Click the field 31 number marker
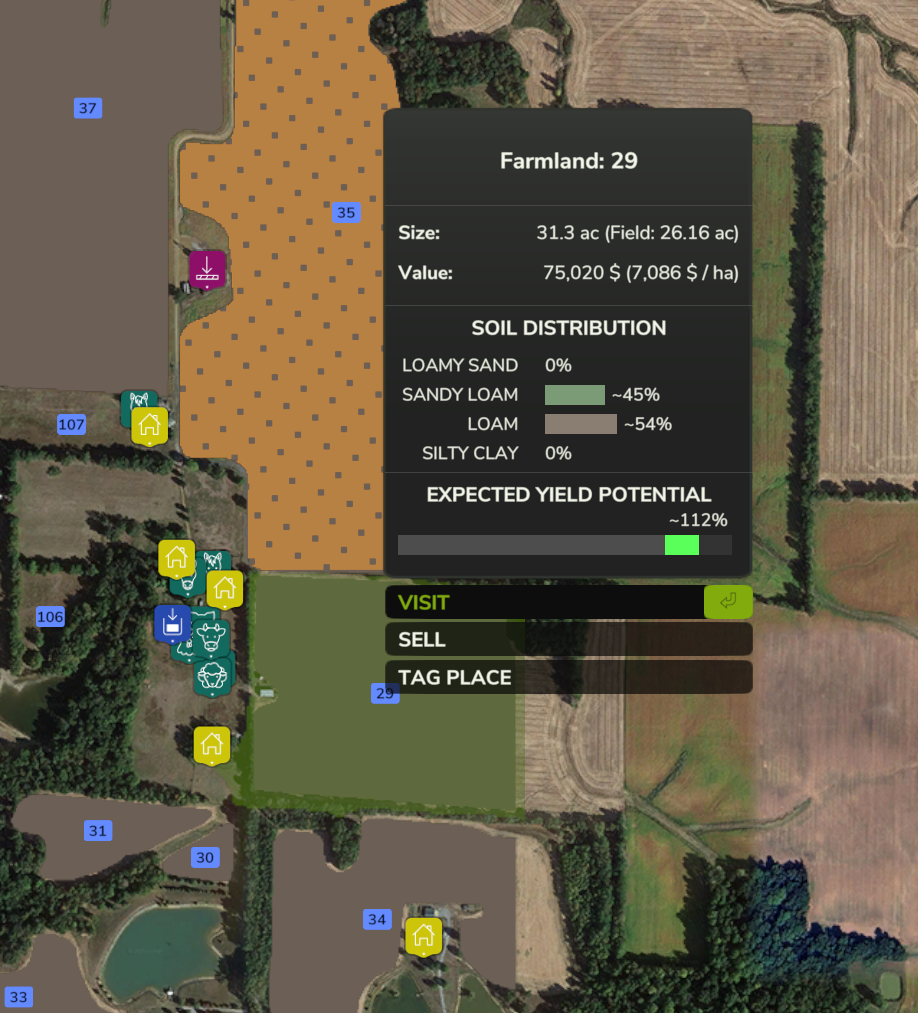 pos(97,831)
